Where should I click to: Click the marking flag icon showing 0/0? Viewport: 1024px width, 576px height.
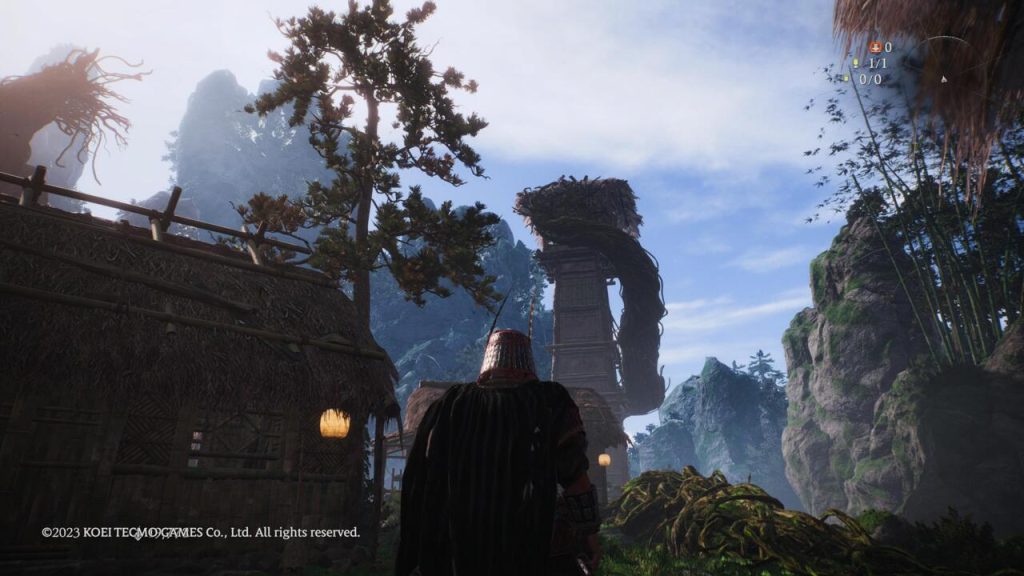pyautogui.click(x=846, y=79)
